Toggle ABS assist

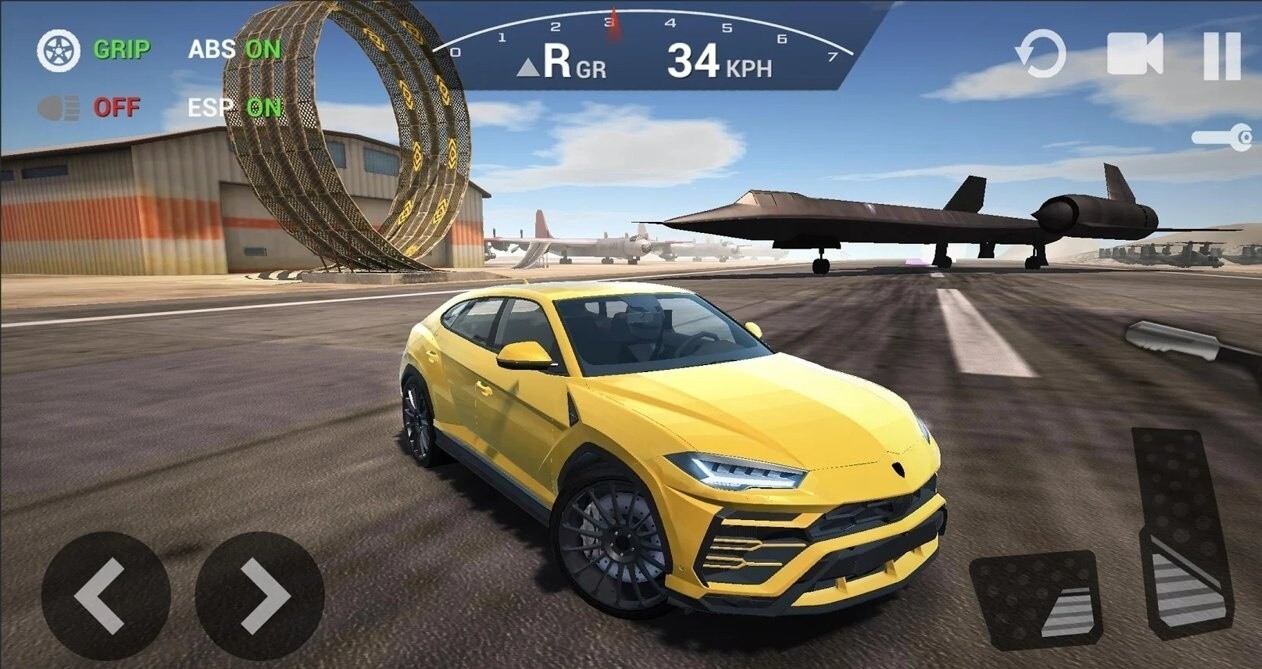235,48
